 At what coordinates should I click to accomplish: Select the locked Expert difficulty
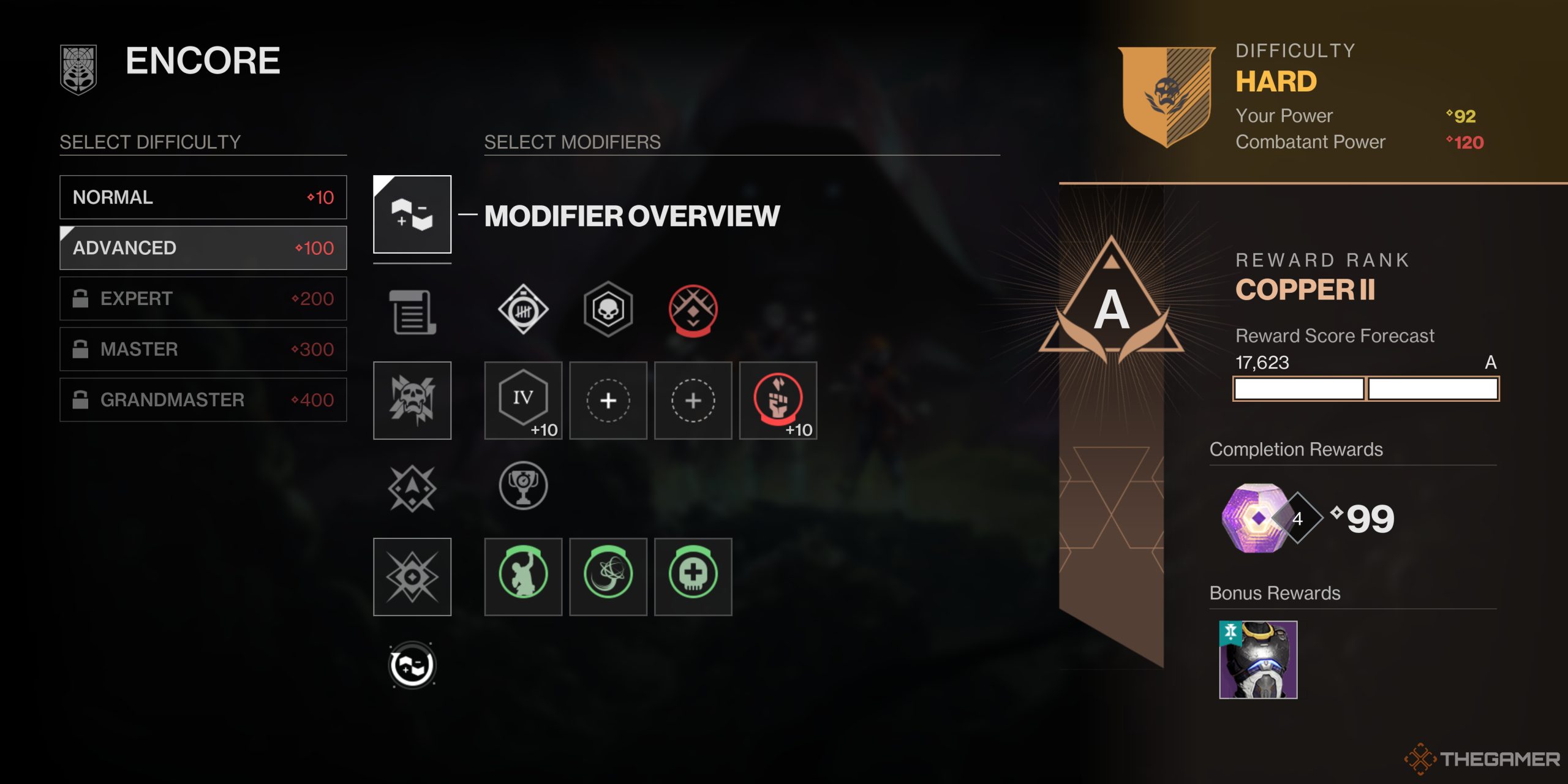(x=203, y=299)
